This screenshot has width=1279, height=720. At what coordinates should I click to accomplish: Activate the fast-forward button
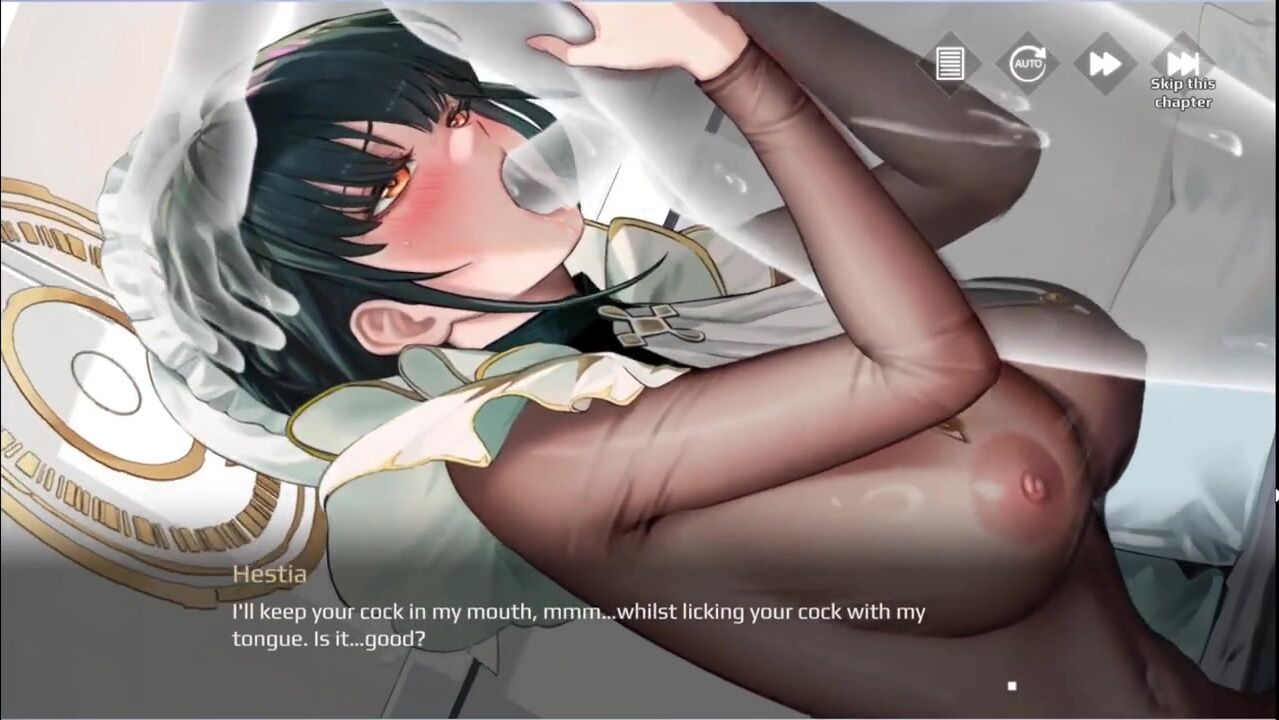pos(1104,65)
